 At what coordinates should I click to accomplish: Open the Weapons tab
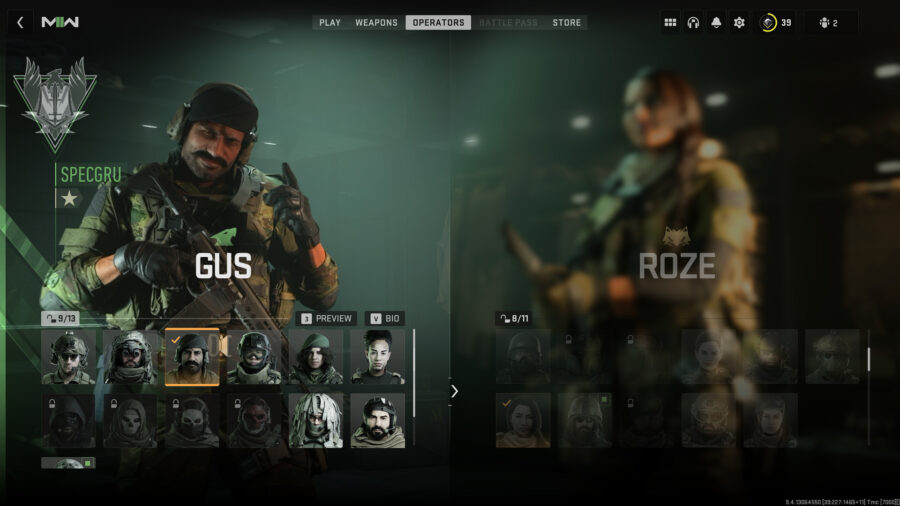[x=376, y=22]
